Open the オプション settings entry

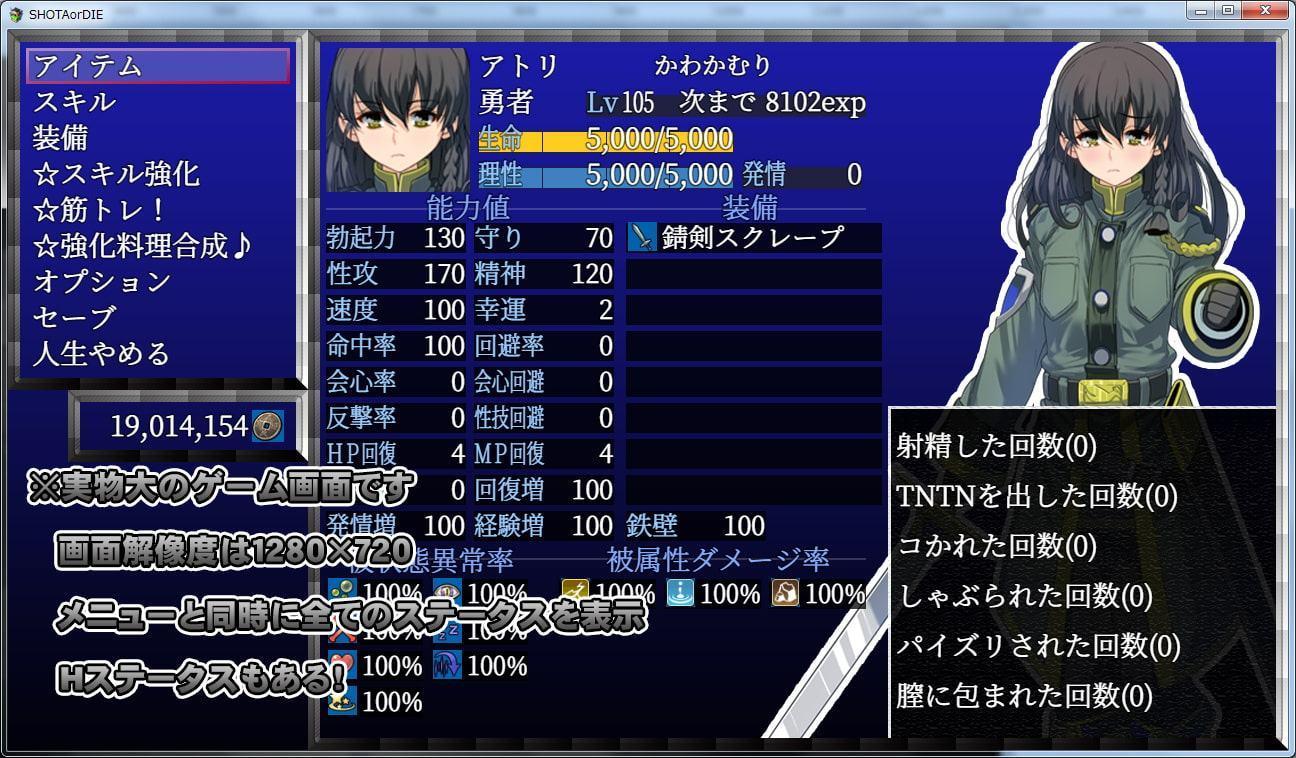(158, 282)
